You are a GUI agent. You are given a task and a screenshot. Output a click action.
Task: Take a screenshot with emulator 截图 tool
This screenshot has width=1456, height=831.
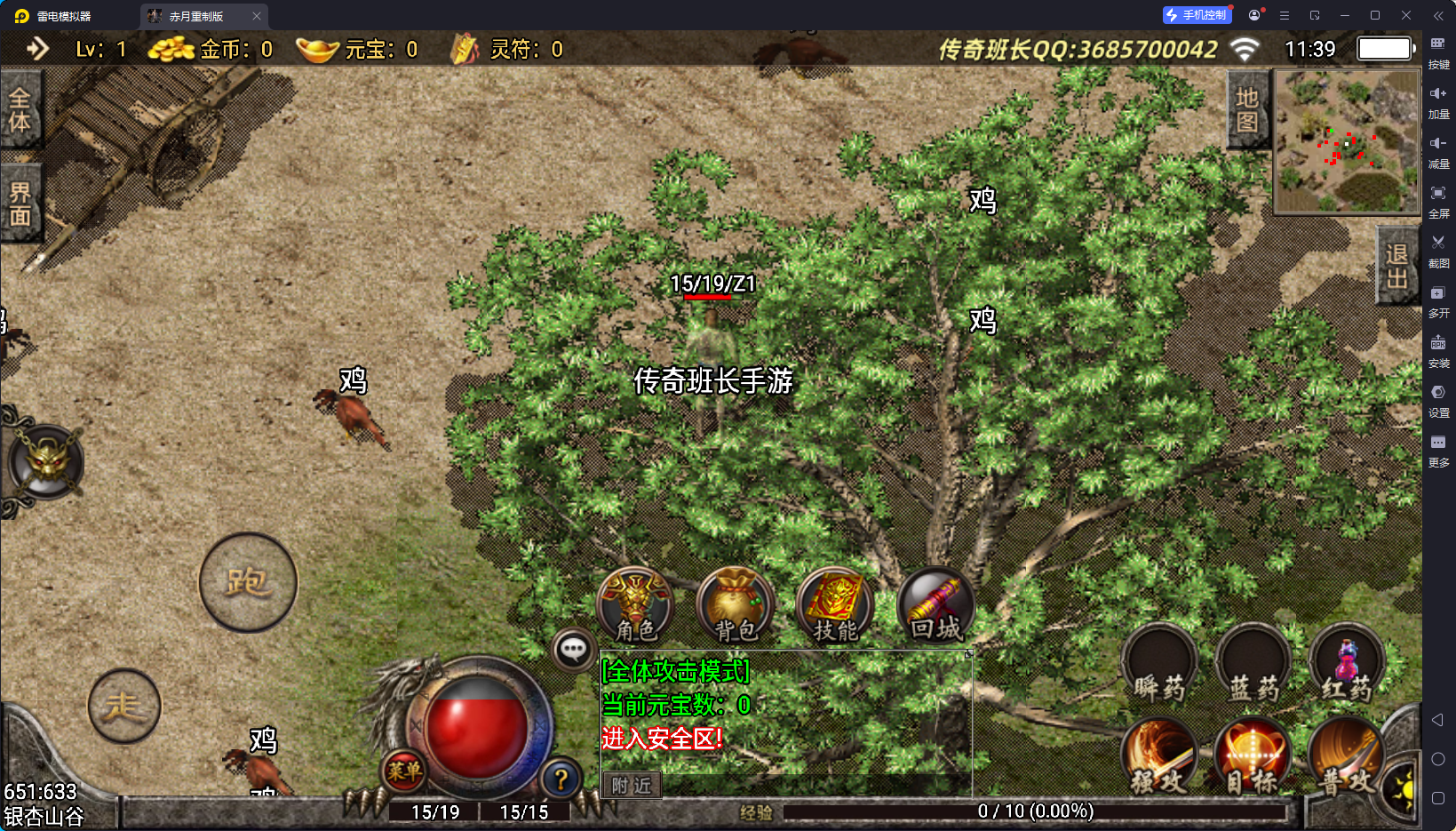tap(1438, 249)
